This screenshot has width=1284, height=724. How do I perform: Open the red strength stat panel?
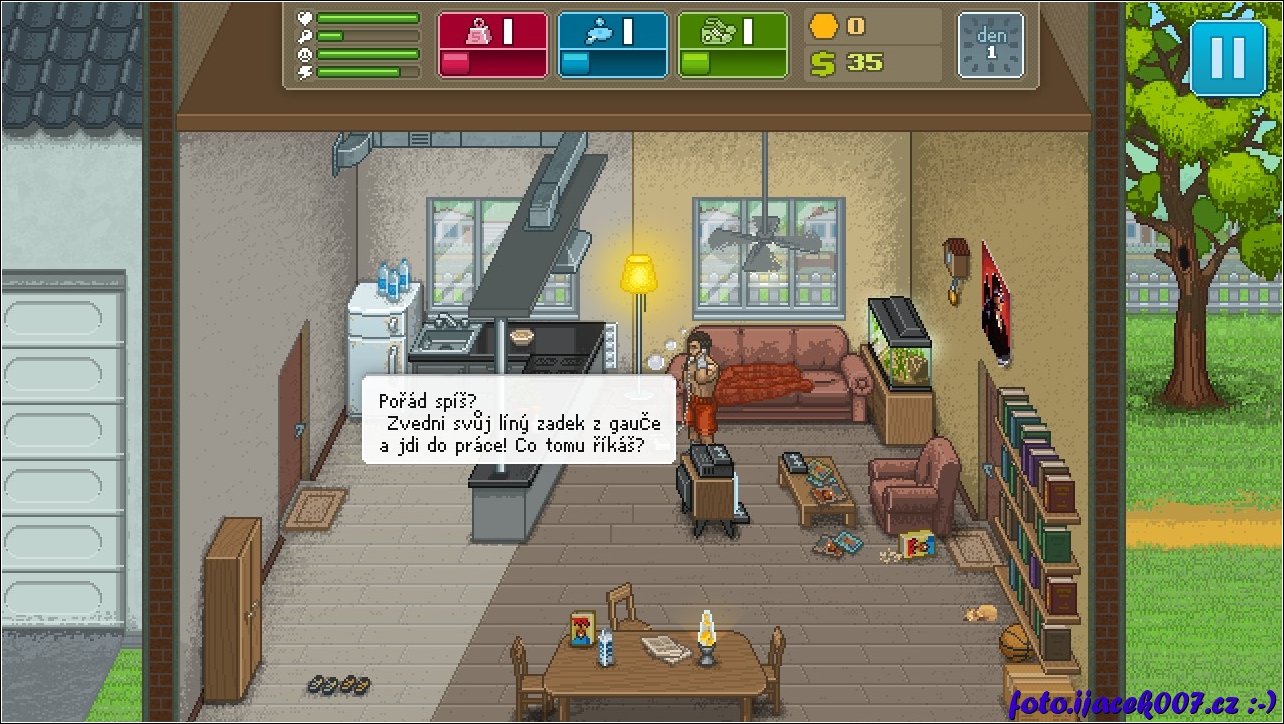(x=493, y=45)
